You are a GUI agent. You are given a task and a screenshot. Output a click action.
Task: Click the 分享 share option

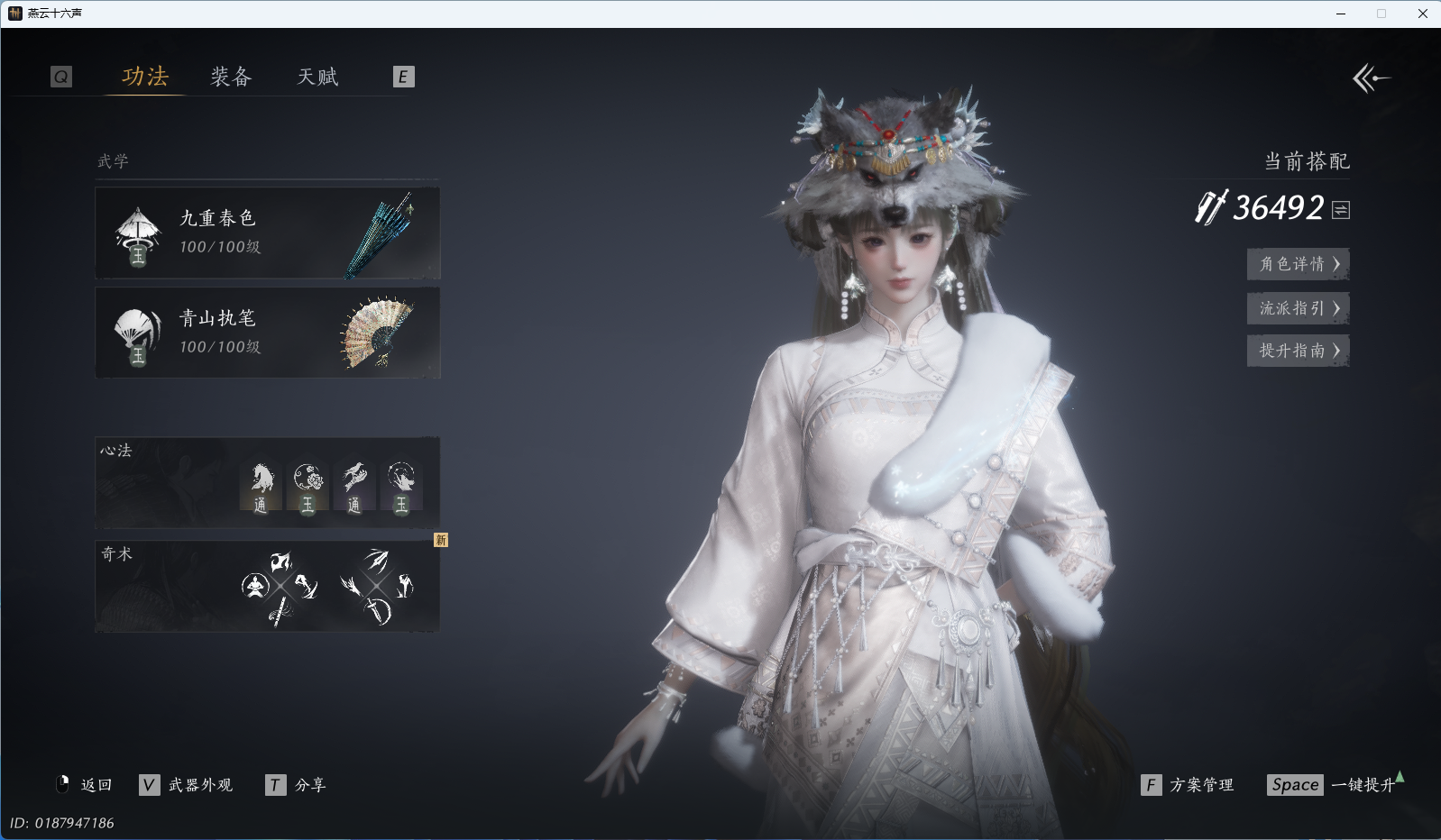coord(297,785)
